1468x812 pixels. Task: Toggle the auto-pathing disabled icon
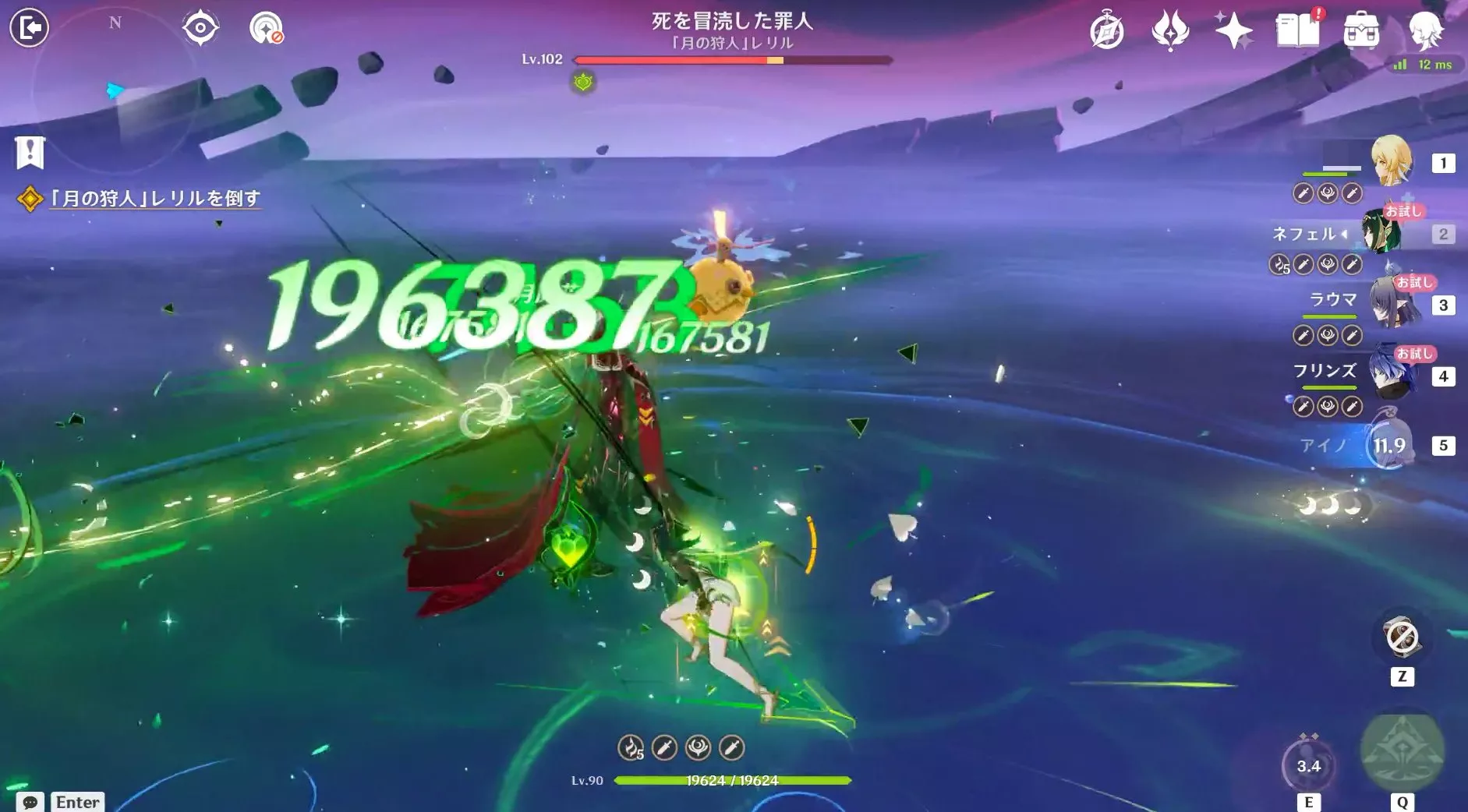coord(266,28)
